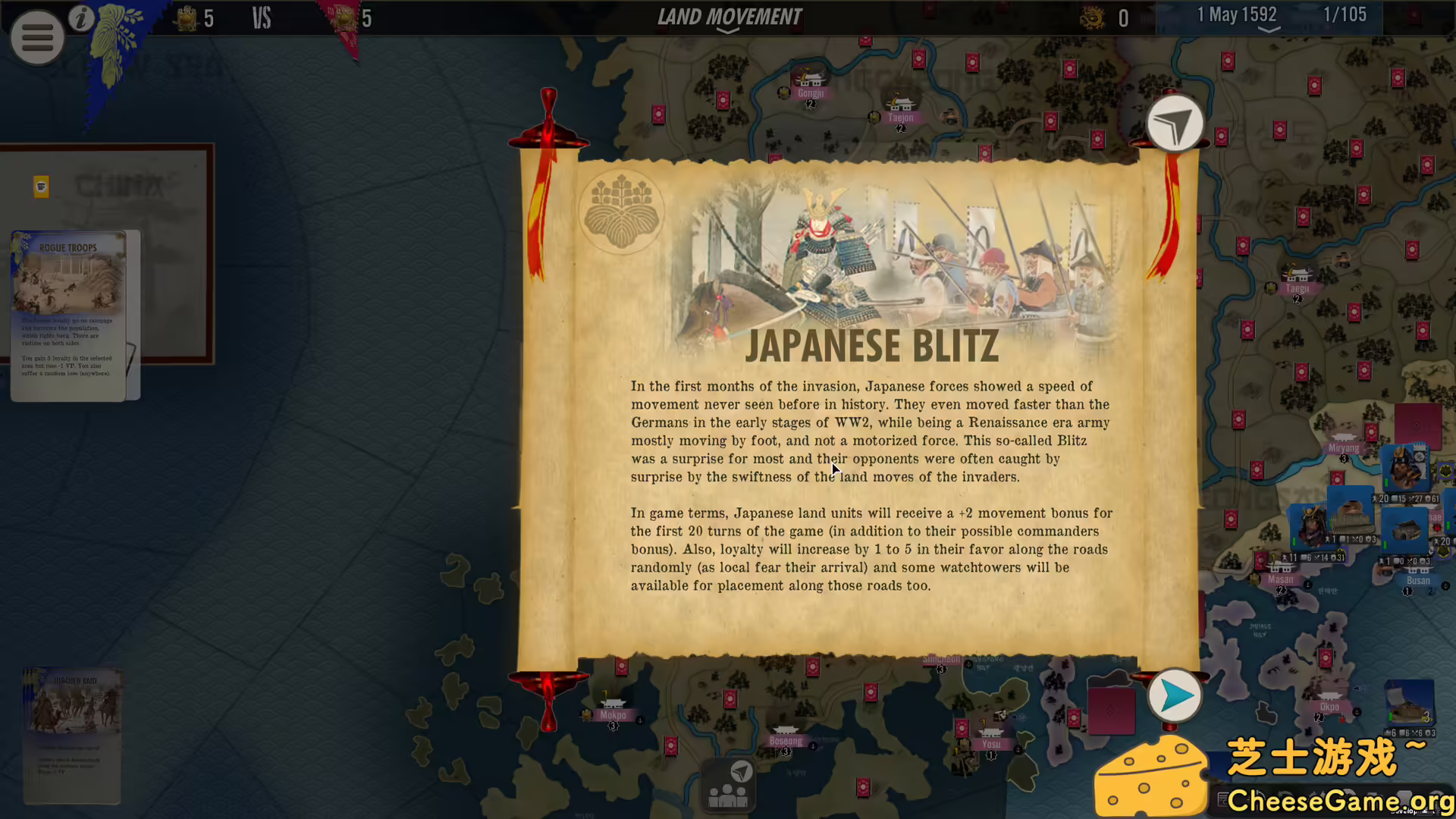Continue with the blue arrow button
The image size is (1456, 819).
click(1174, 695)
